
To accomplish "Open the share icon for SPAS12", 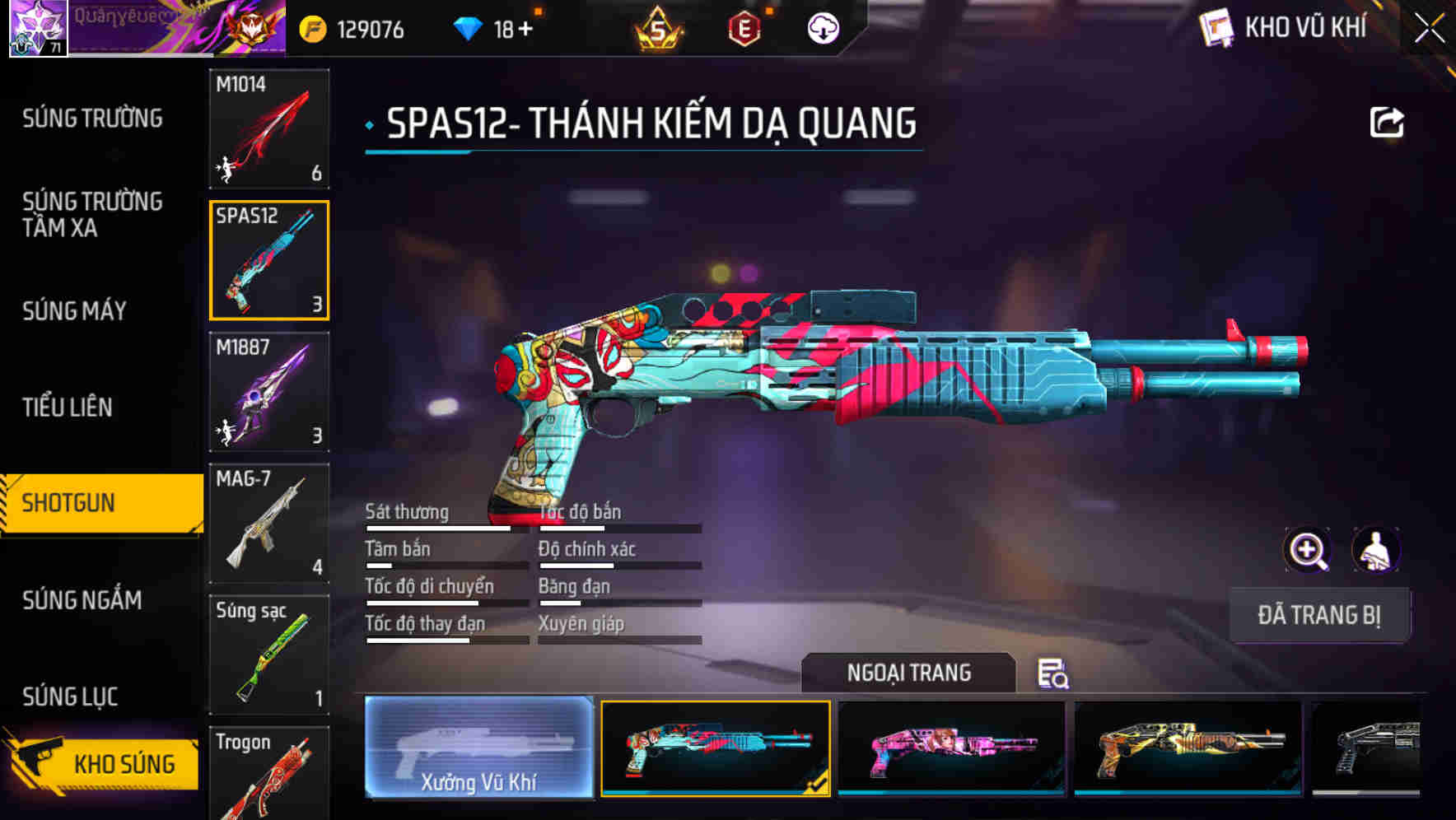I will 1387,121.
